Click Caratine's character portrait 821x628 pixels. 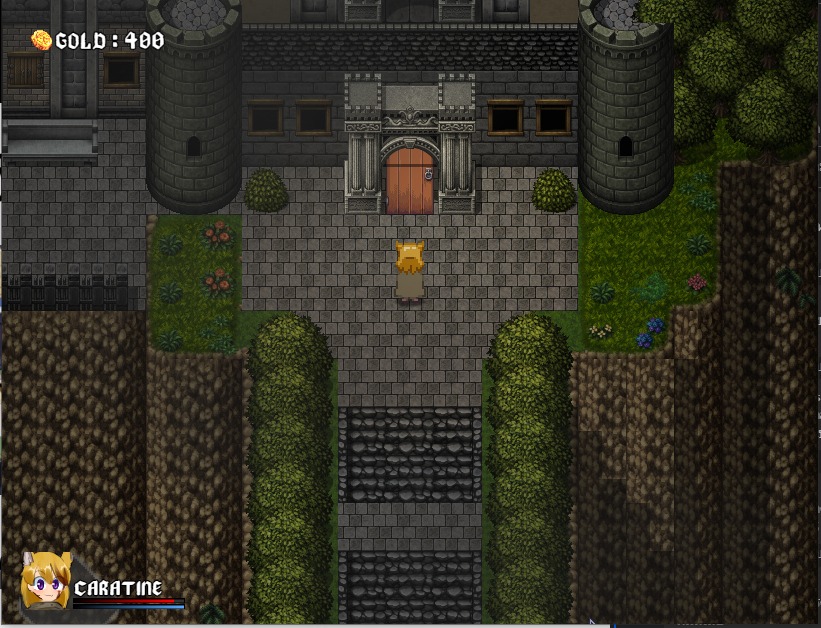click(45, 583)
